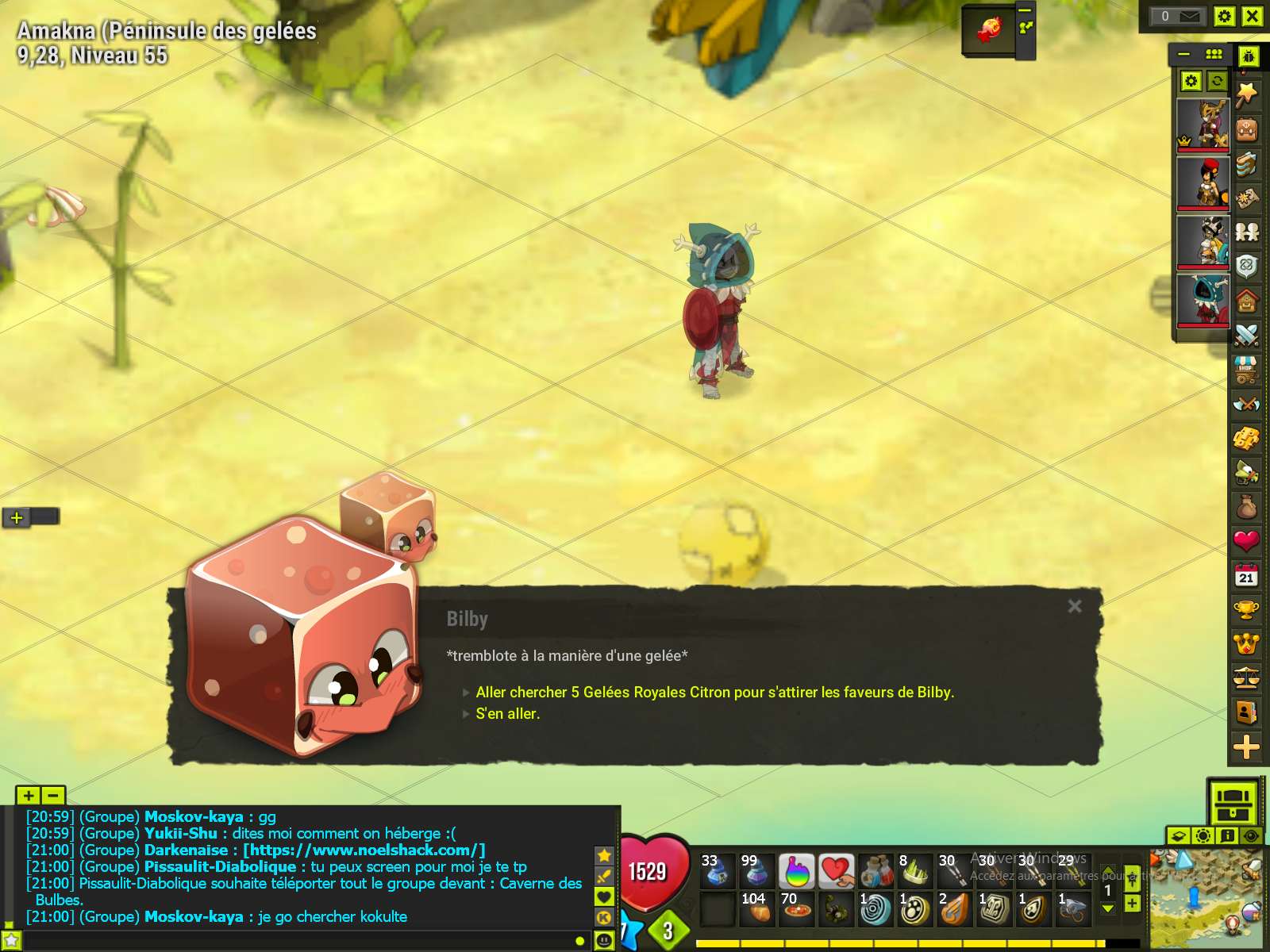Use the bread item with 104 count
This screenshot has height=952, width=1270.
pos(757,909)
